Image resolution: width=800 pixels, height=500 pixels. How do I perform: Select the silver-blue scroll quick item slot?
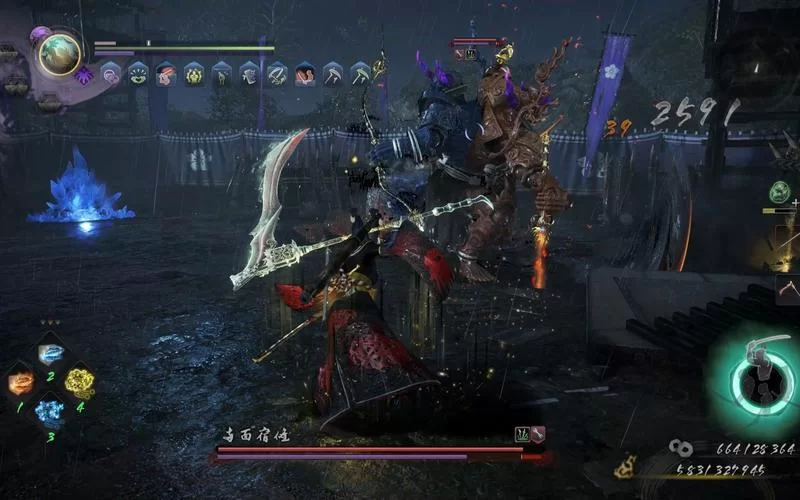pyautogui.click(x=51, y=354)
